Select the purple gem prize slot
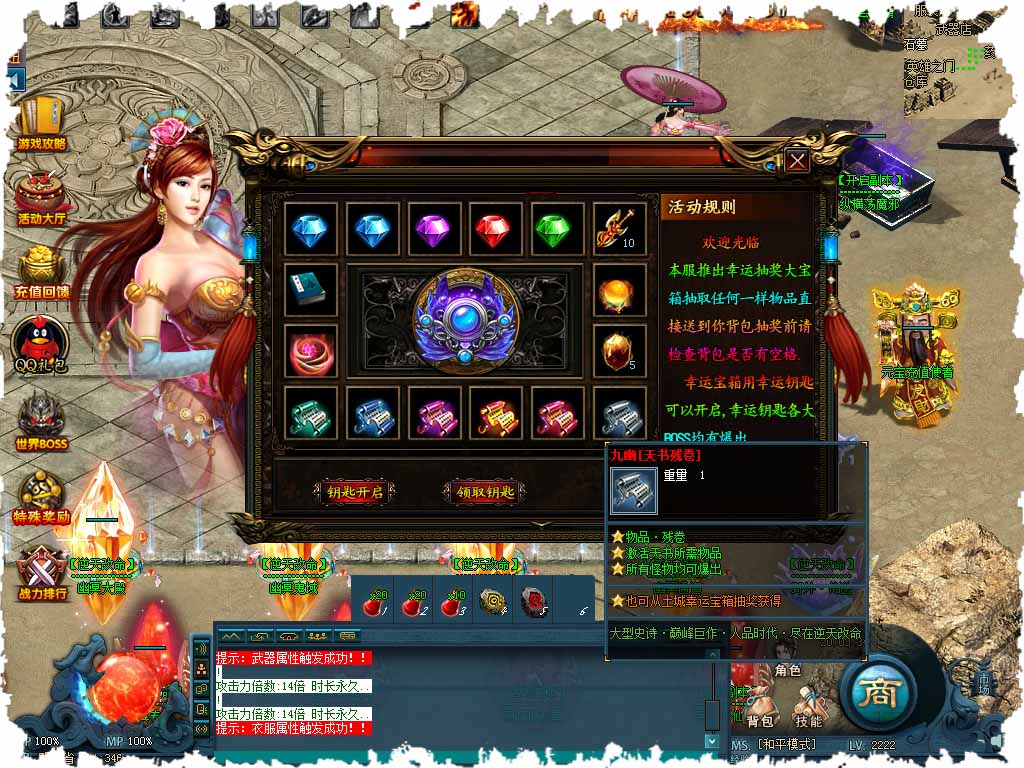Viewport: 1024px width, 768px height. click(434, 229)
